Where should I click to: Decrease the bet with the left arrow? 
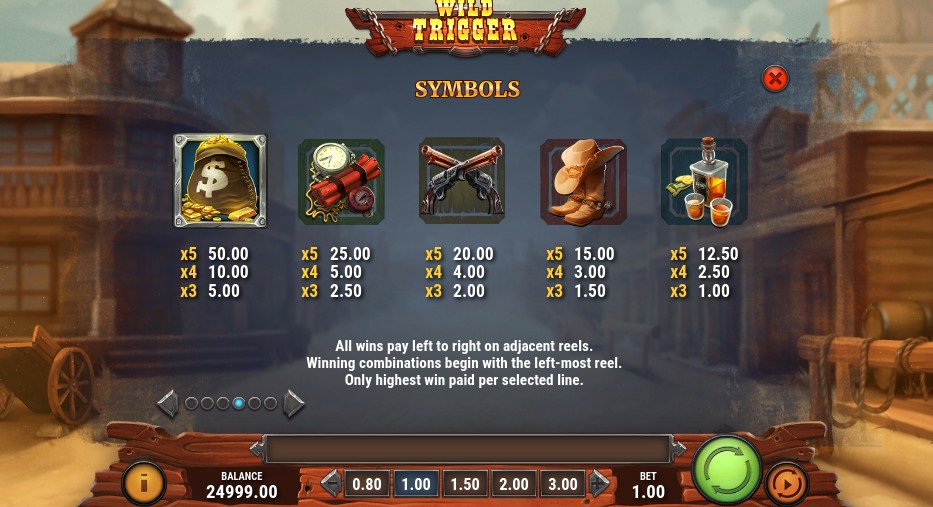click(x=331, y=484)
